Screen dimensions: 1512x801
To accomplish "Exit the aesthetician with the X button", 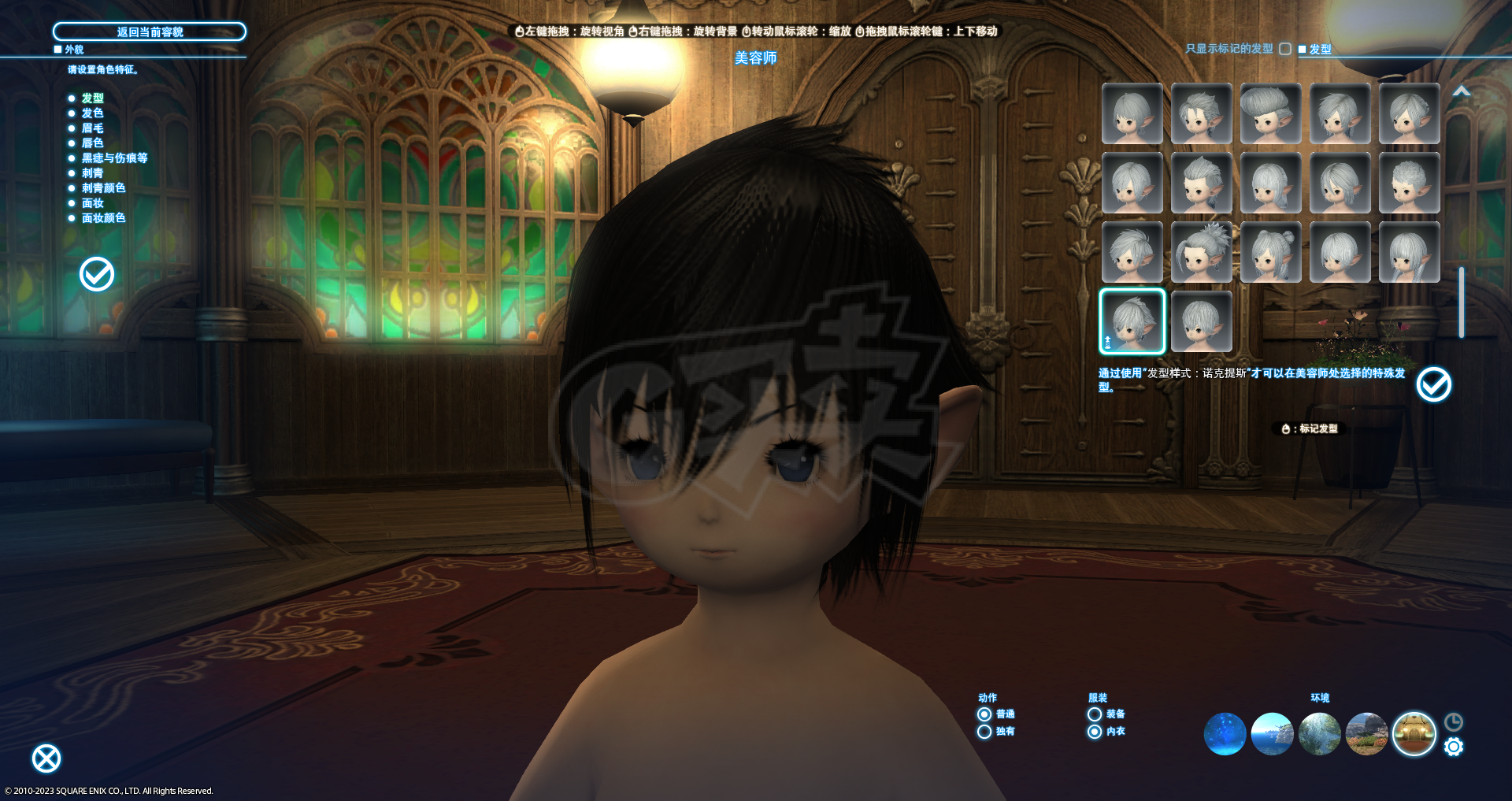I will (x=46, y=758).
